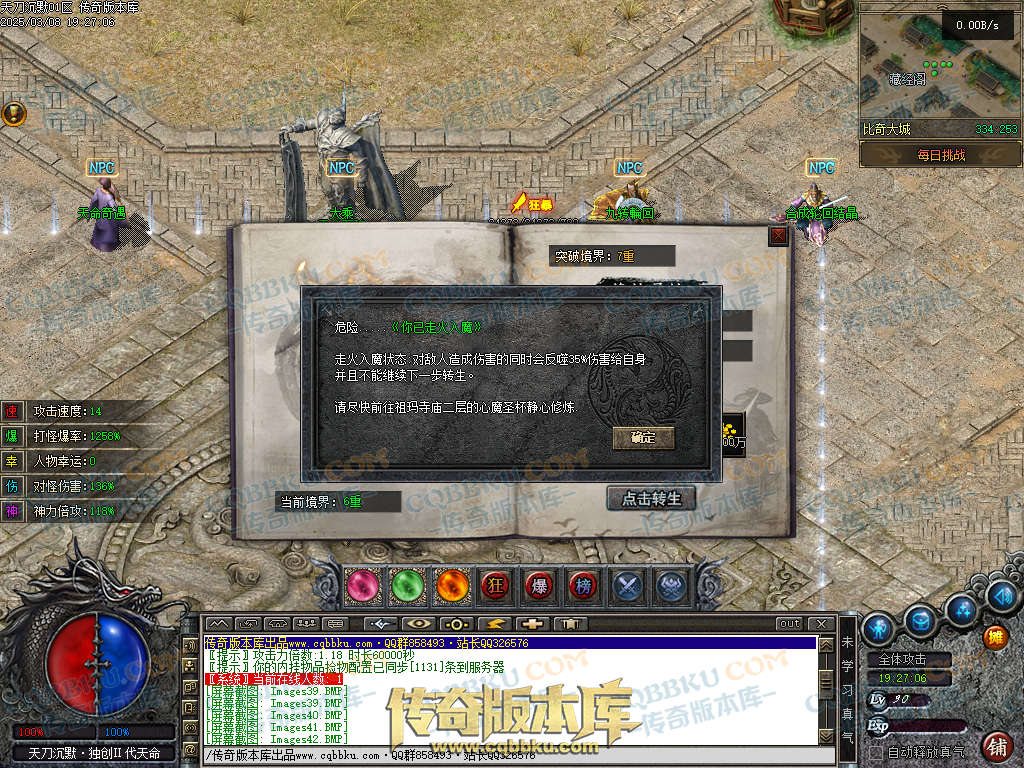Open the 榜 ranking icon
1024x768 pixels.
coord(583,586)
